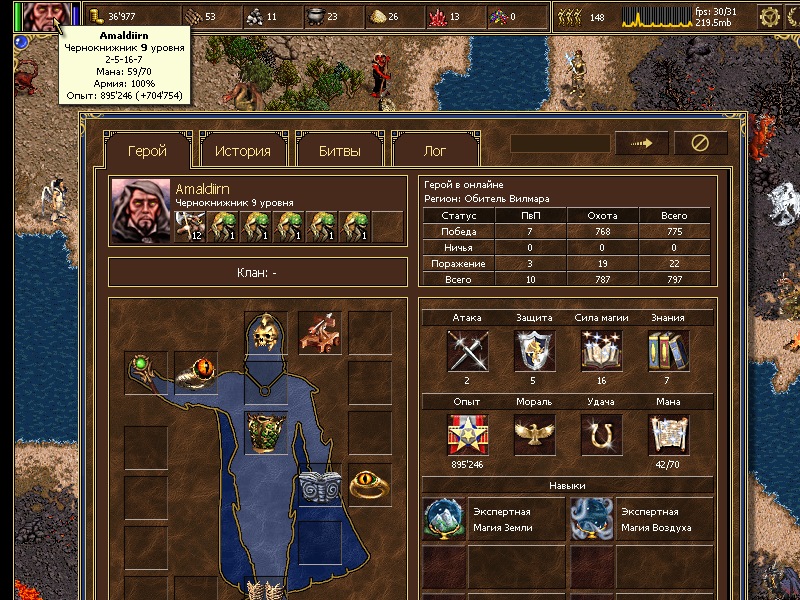Click the empty text field above the stats table
800x600 pixels.
[560, 143]
